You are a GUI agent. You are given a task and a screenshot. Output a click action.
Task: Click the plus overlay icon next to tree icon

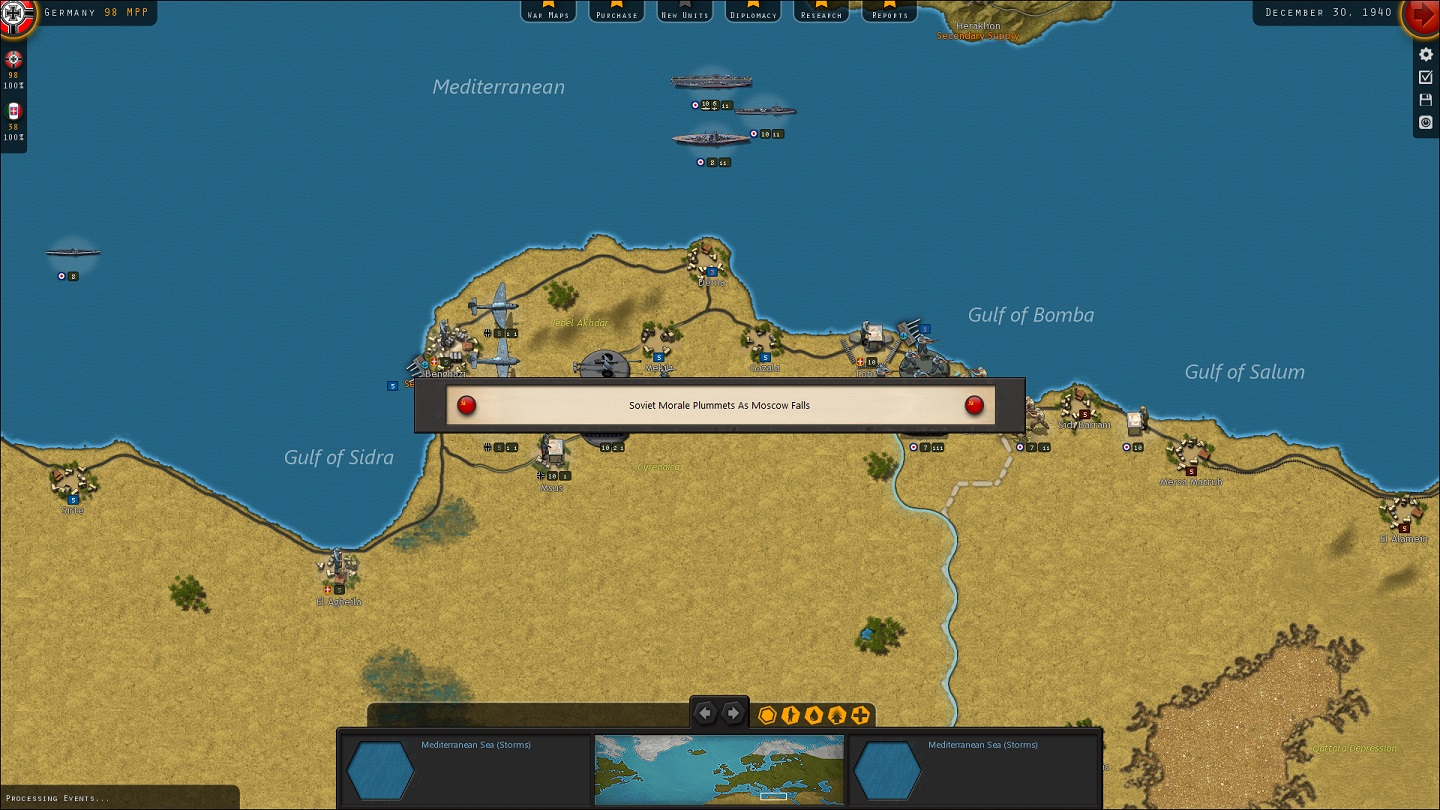click(x=858, y=715)
